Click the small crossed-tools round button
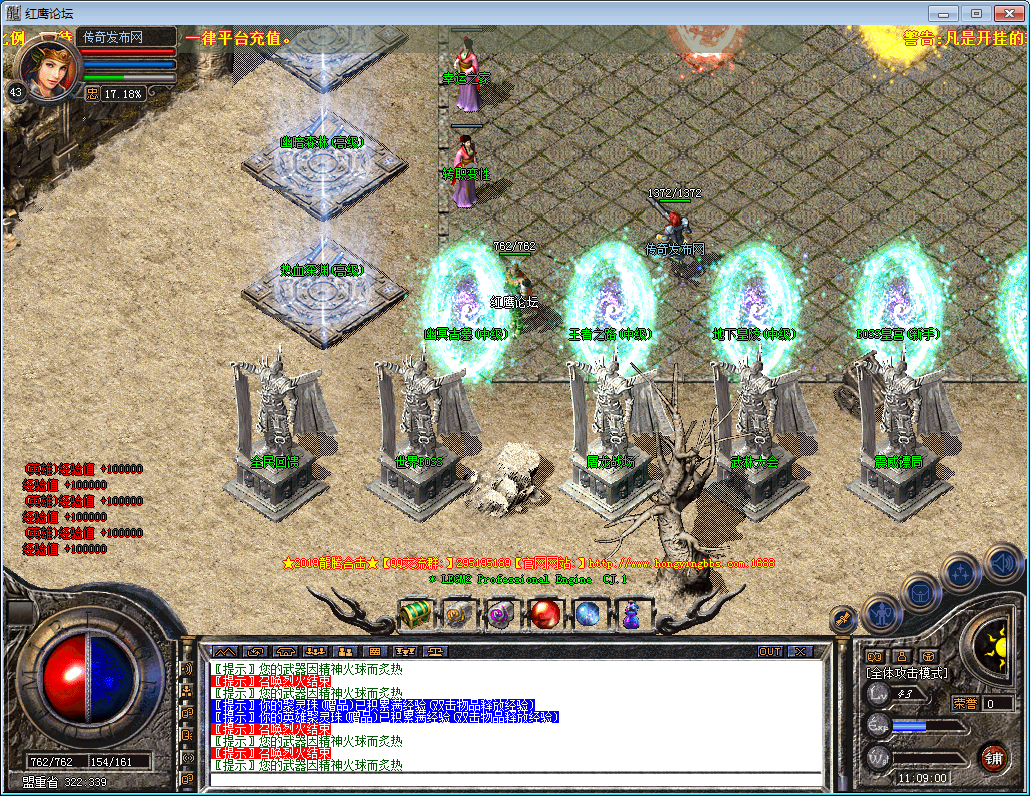The height and width of the screenshot is (796, 1030). (843, 620)
